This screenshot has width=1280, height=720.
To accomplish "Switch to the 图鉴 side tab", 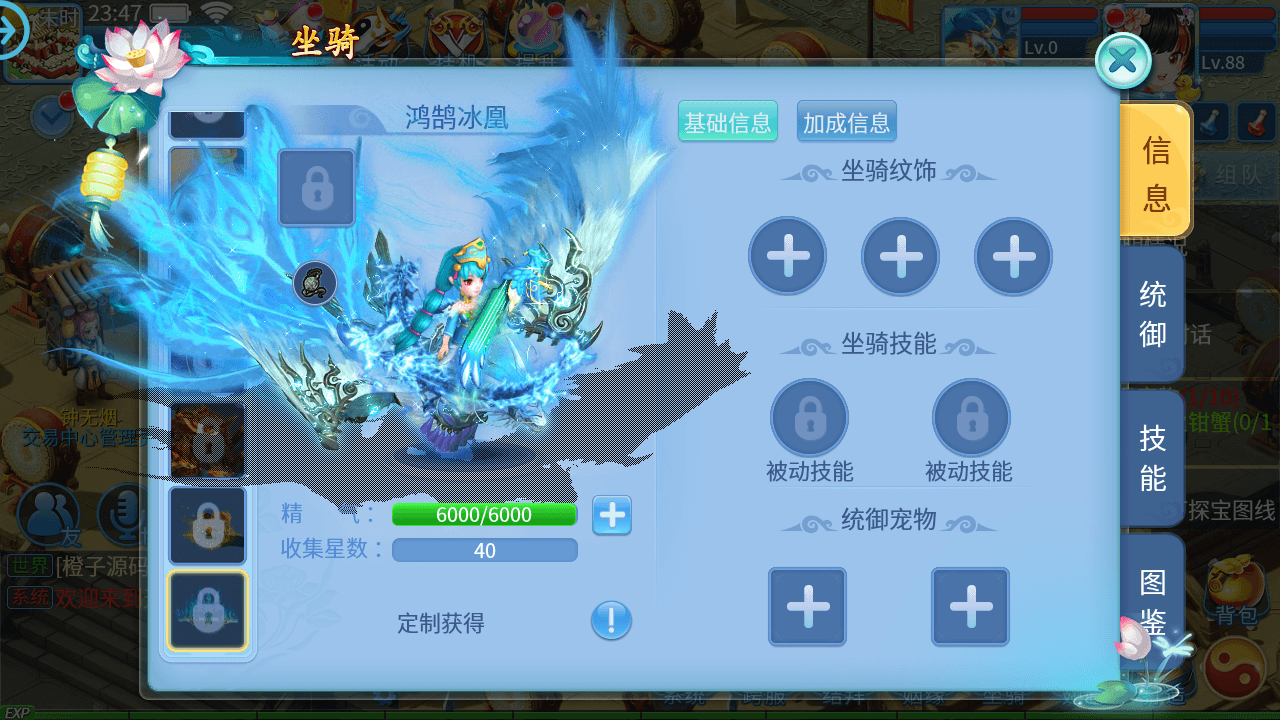I will (1152, 602).
